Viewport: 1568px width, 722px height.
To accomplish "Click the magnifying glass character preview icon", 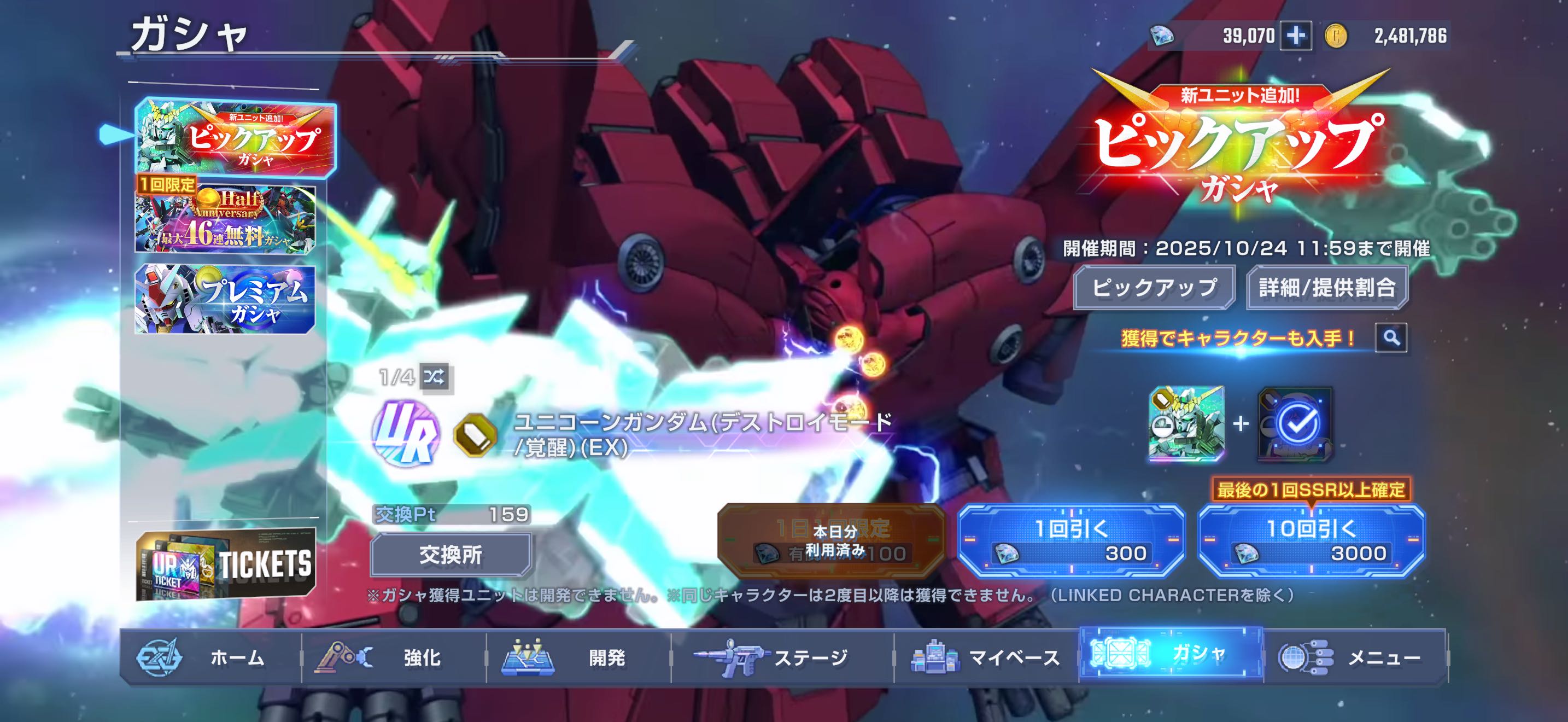I will [x=1391, y=337].
